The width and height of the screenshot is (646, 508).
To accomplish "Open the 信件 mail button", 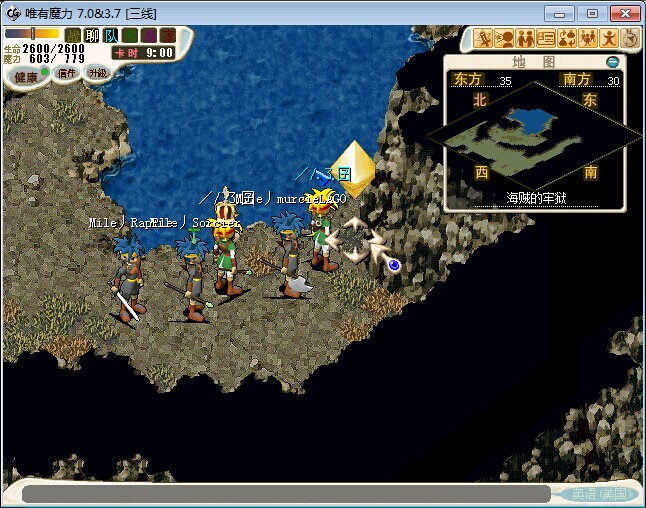I will pyautogui.click(x=67, y=73).
